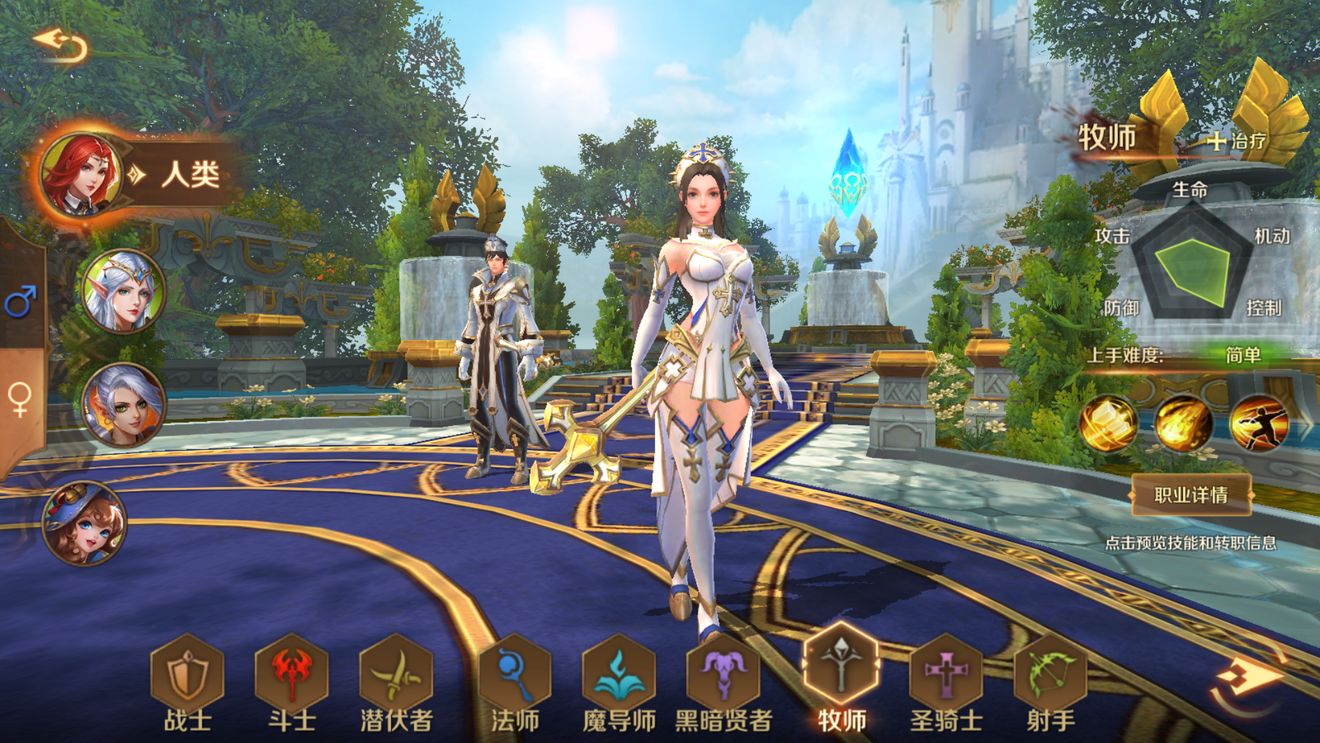The height and width of the screenshot is (743, 1320).
Task: Preview the golden wing skill icon
Action: pos(1108,423)
